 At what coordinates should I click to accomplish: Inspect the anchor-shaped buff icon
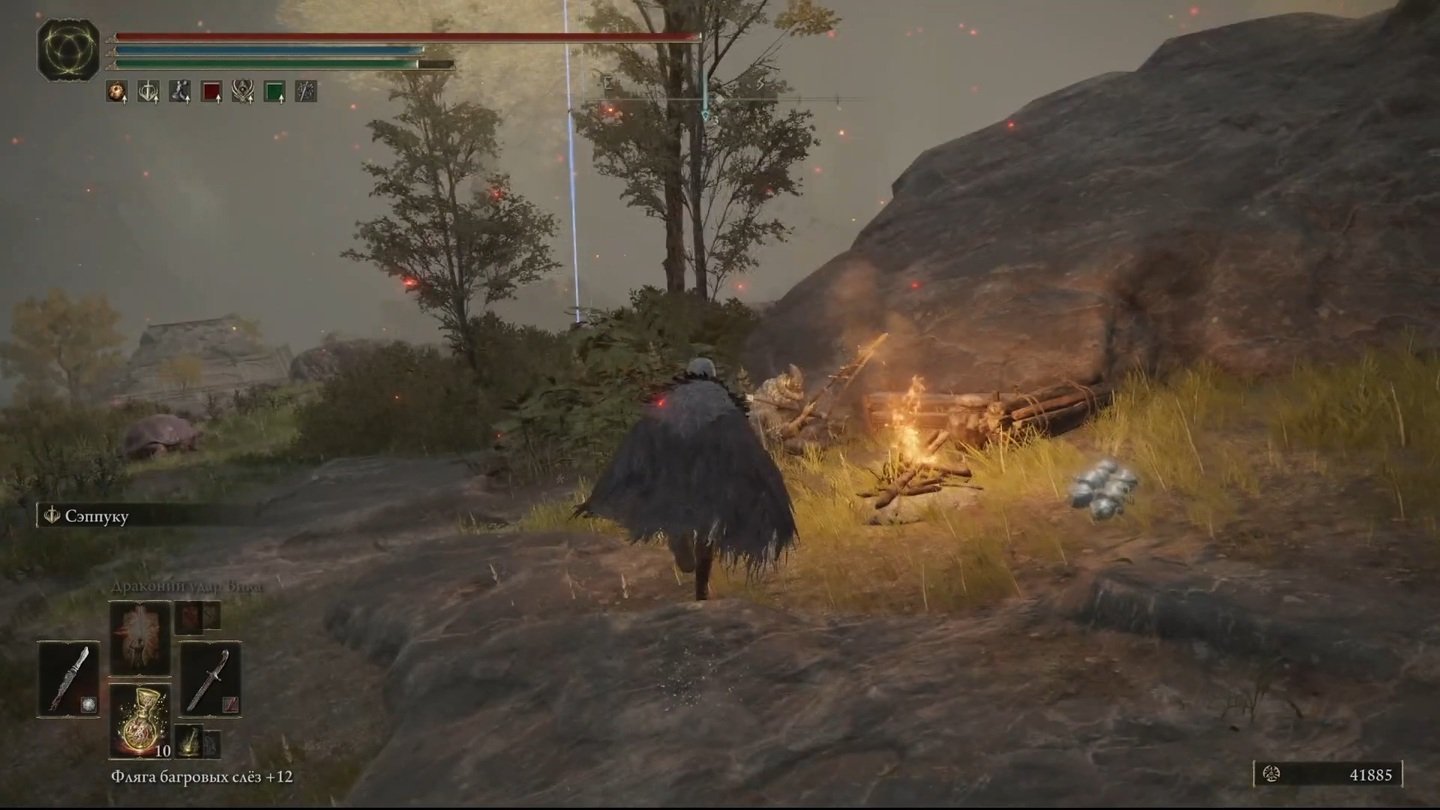coord(148,91)
